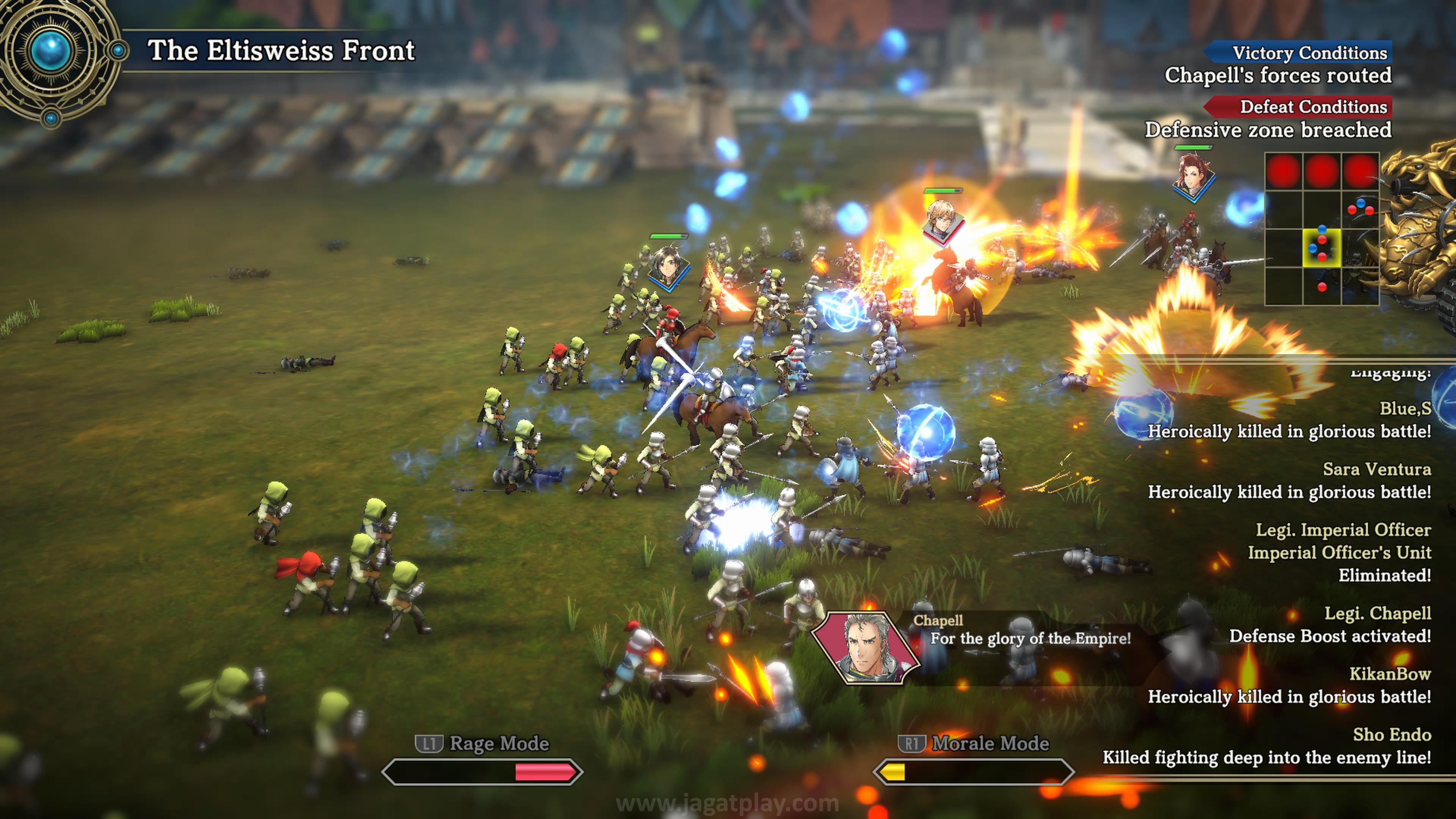Open the blue orb emblem beside the stage title
This screenshot has height=819, width=1456.
[x=52, y=51]
